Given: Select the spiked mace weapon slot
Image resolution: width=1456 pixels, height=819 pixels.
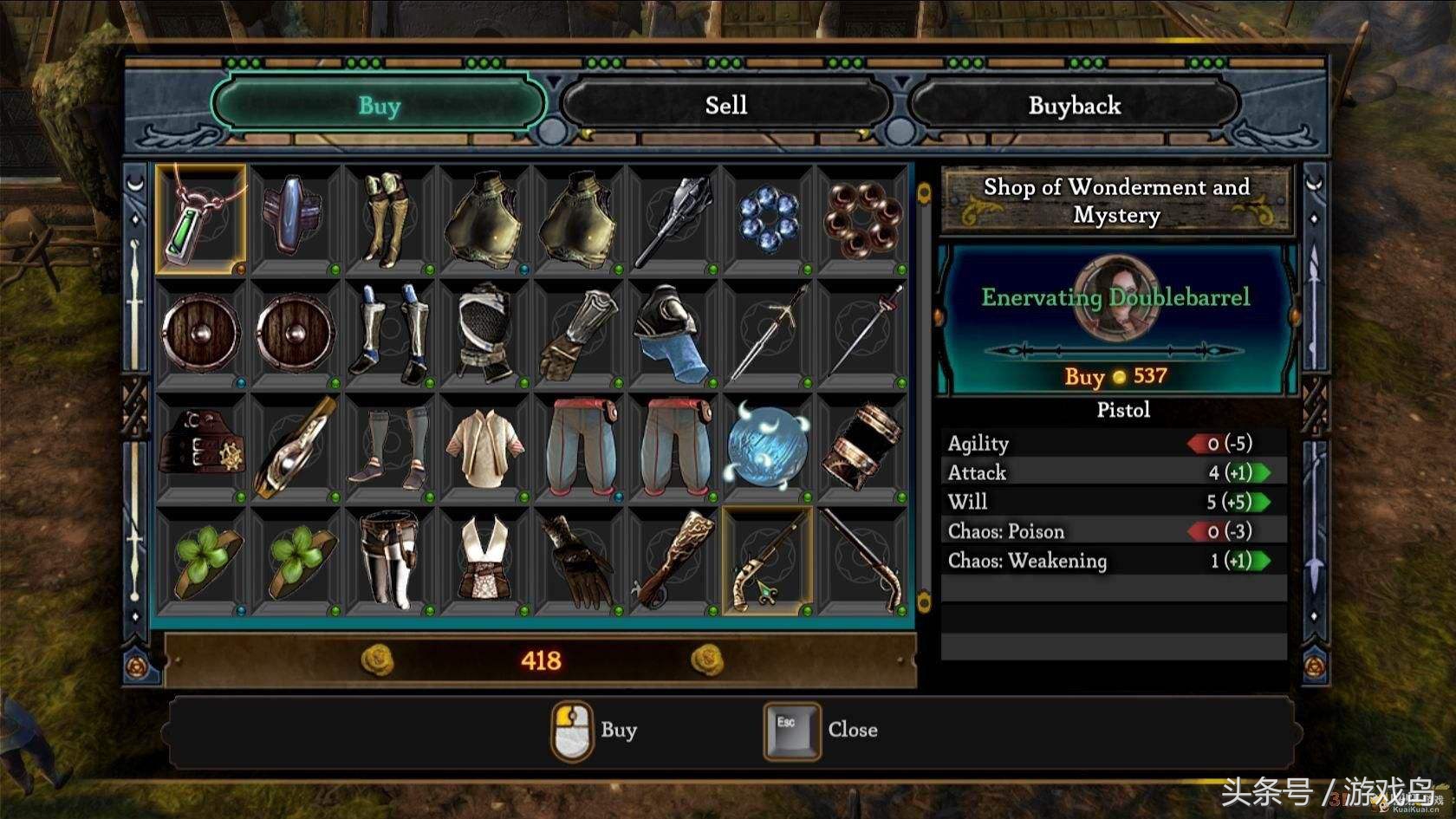Looking at the screenshot, I should 673,218.
